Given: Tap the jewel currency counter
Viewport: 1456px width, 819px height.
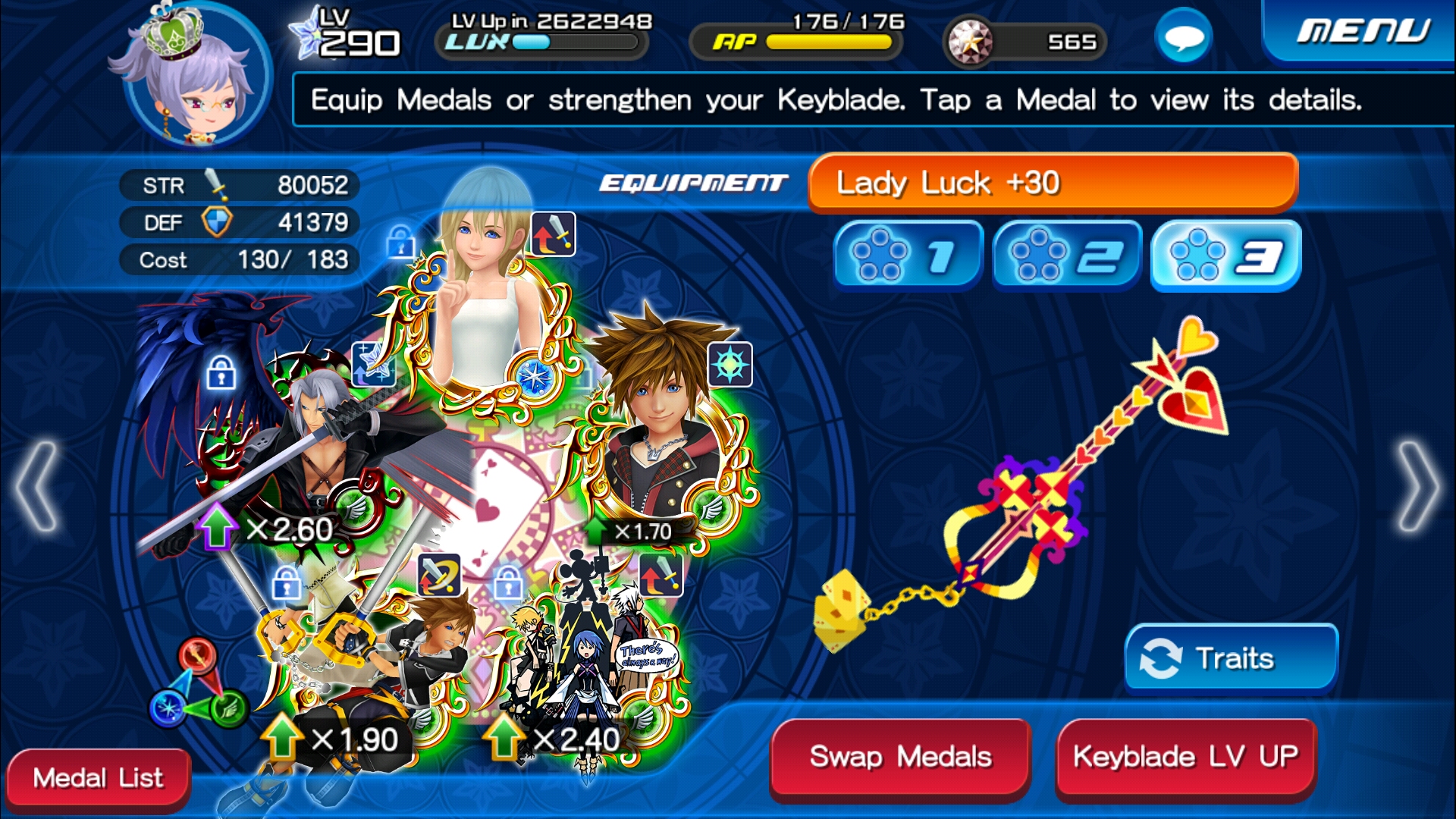Looking at the screenshot, I should coord(1025,42).
